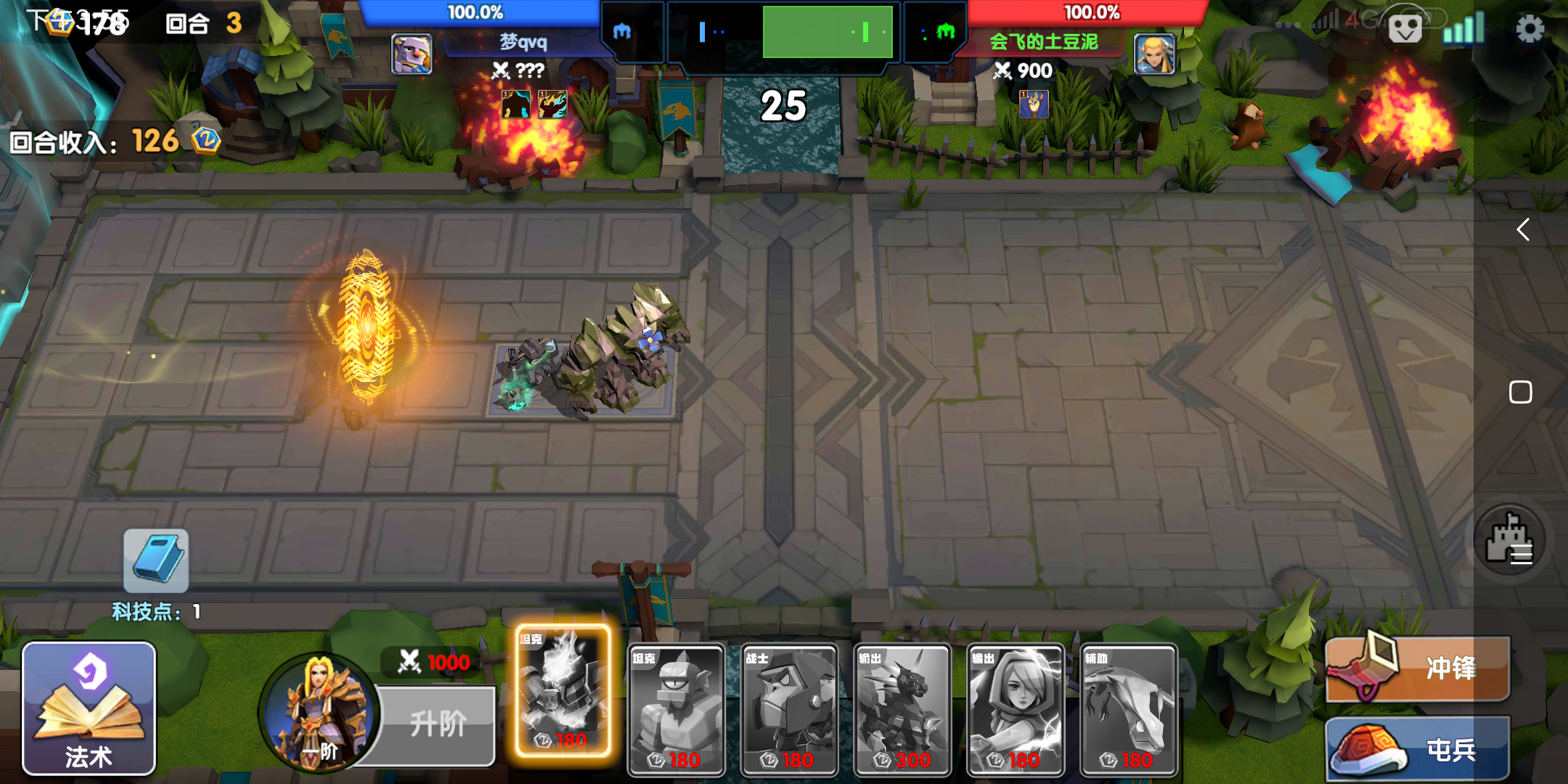Open the settings gear in the top corner

point(1529,29)
